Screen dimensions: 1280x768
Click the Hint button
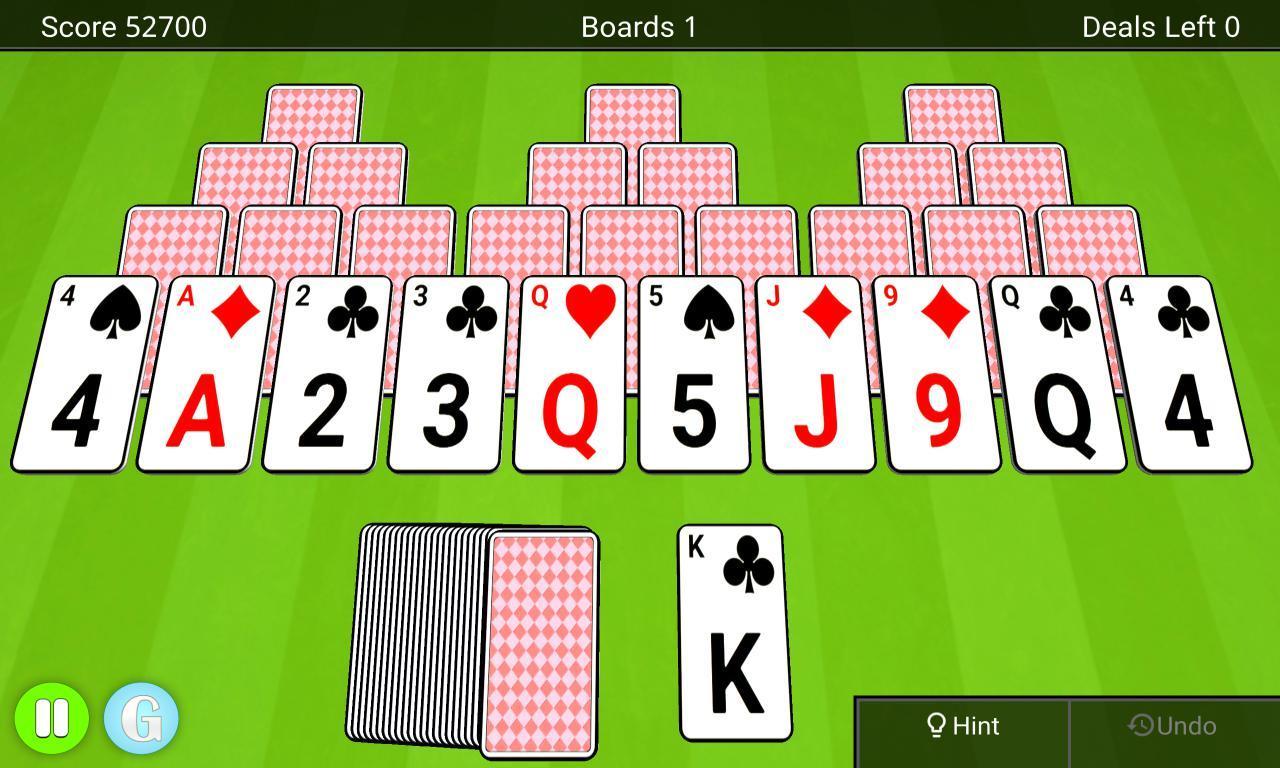tap(965, 725)
